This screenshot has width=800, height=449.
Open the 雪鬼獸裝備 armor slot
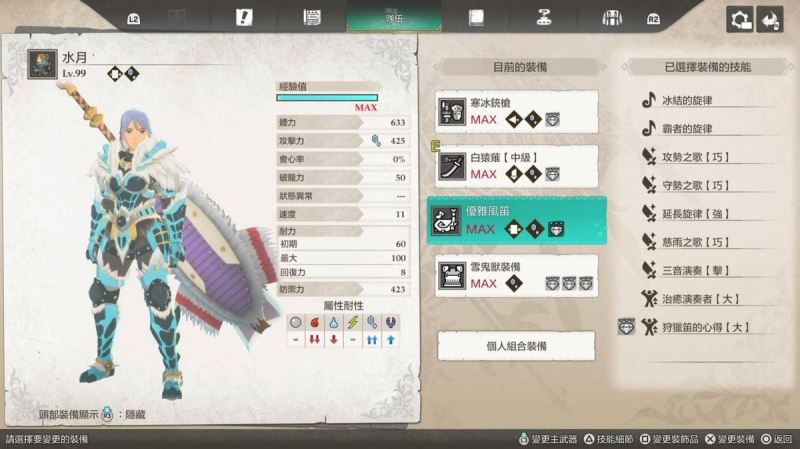tap(517, 275)
